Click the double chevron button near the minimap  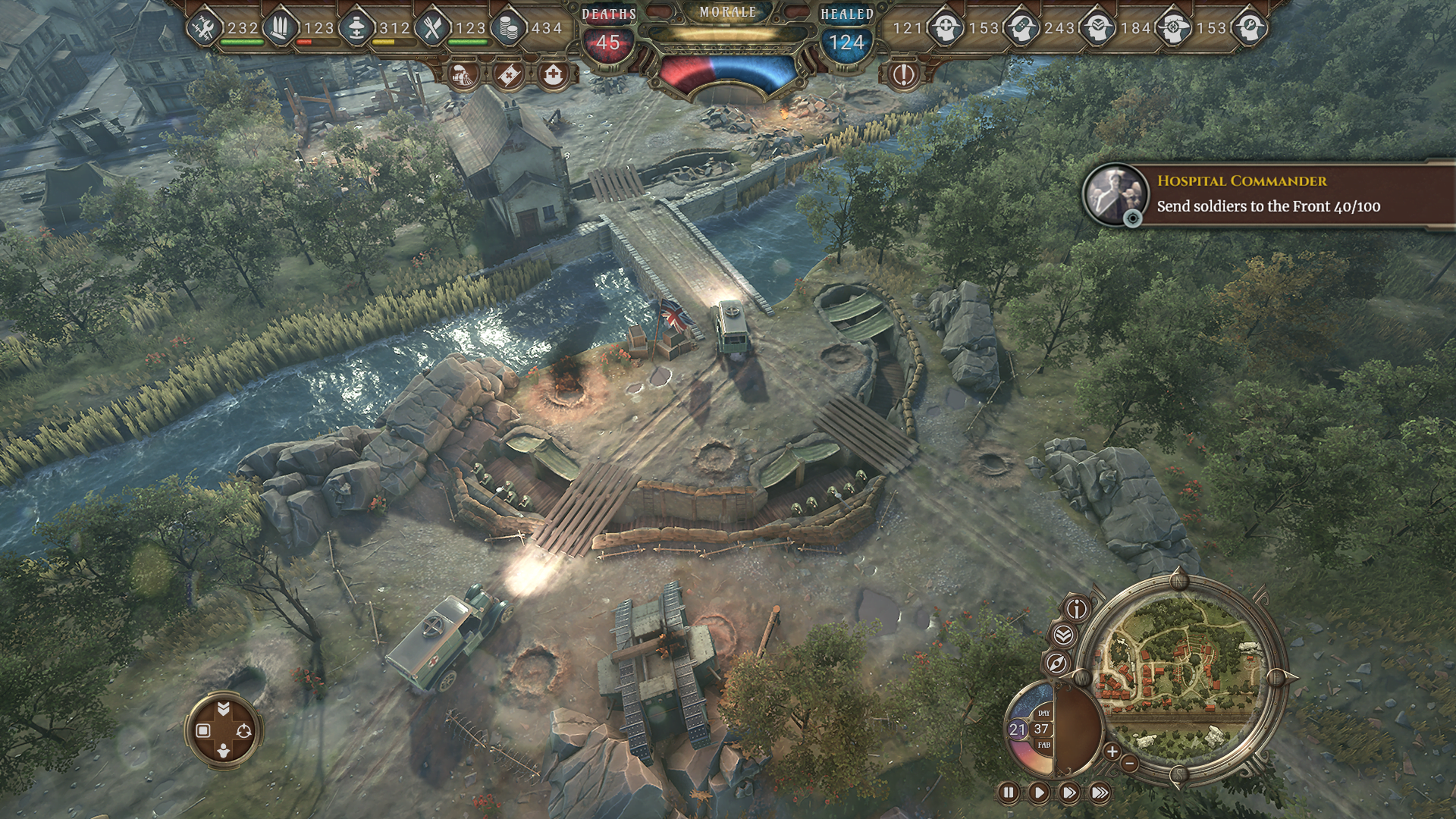tap(1063, 635)
